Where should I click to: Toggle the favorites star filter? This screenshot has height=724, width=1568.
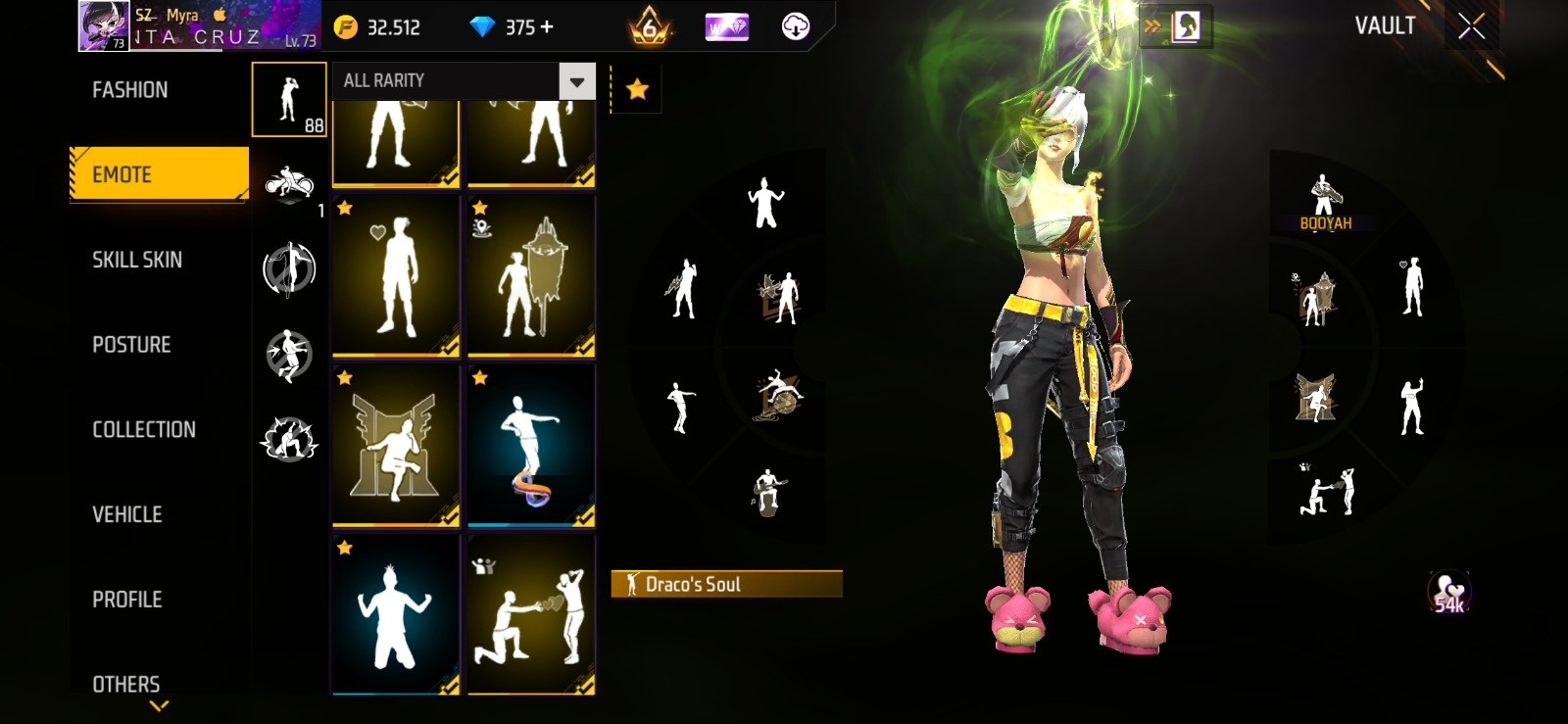(637, 90)
